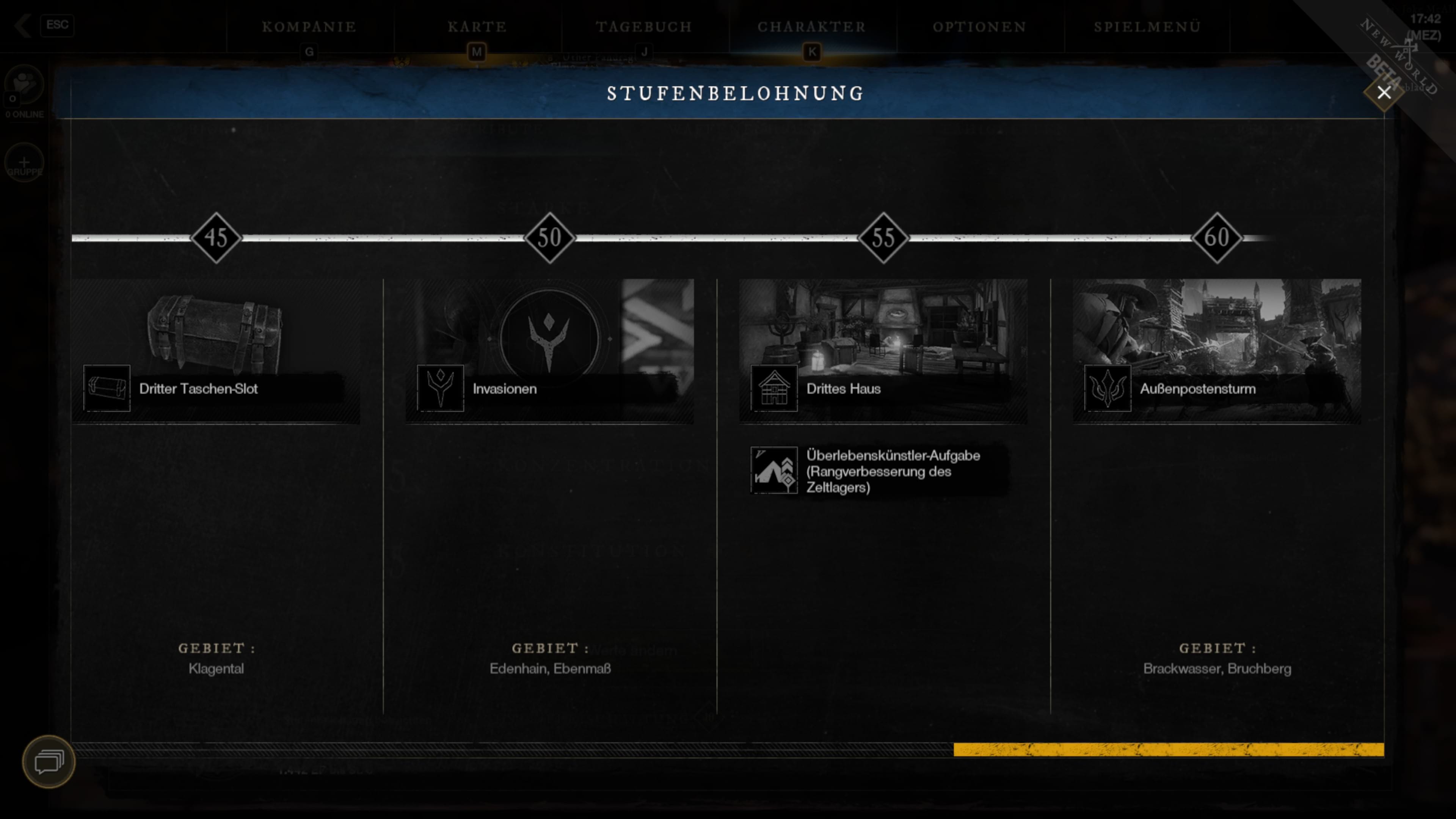Go back with the top-left arrow

pyautogui.click(x=23, y=25)
